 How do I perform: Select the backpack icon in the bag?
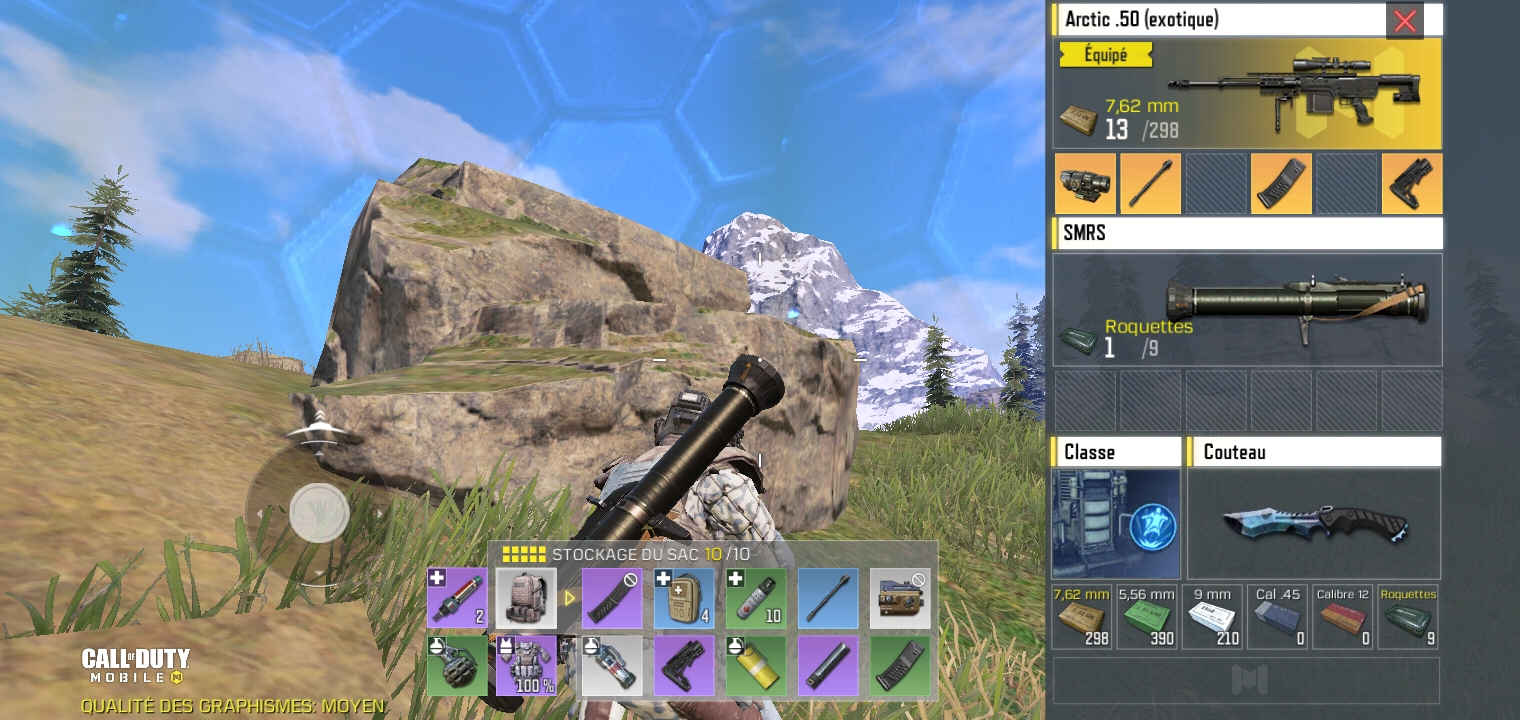pos(526,598)
